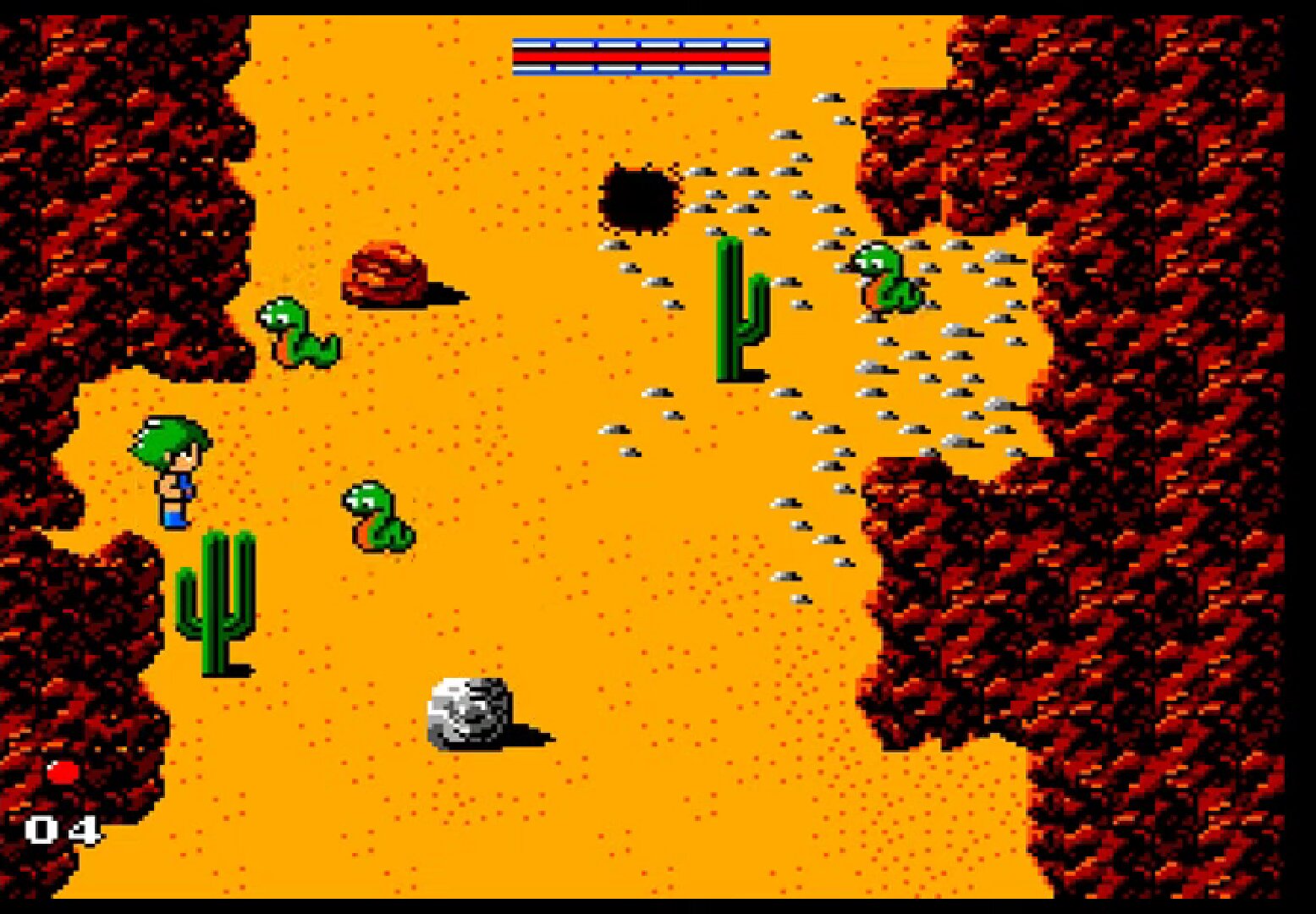The width and height of the screenshot is (1316, 914).
Task: Click the striped health bar at the top
Action: coord(641,55)
